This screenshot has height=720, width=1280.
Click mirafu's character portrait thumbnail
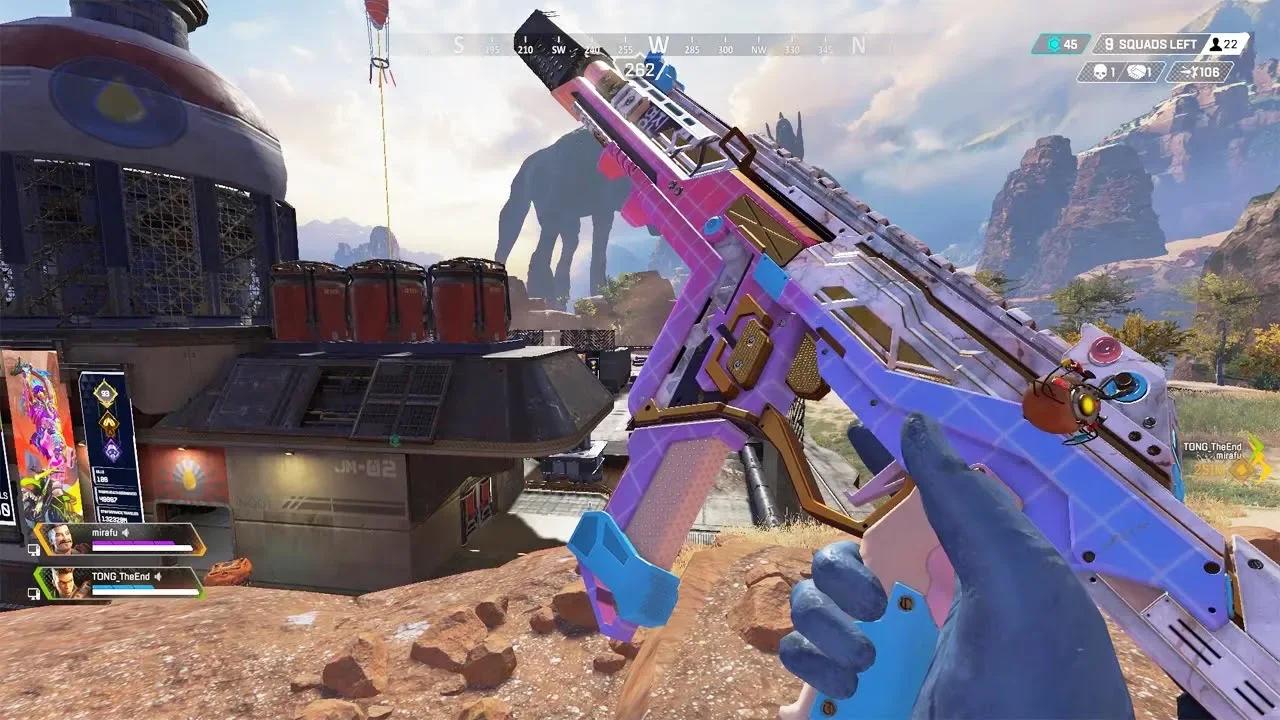click(60, 539)
